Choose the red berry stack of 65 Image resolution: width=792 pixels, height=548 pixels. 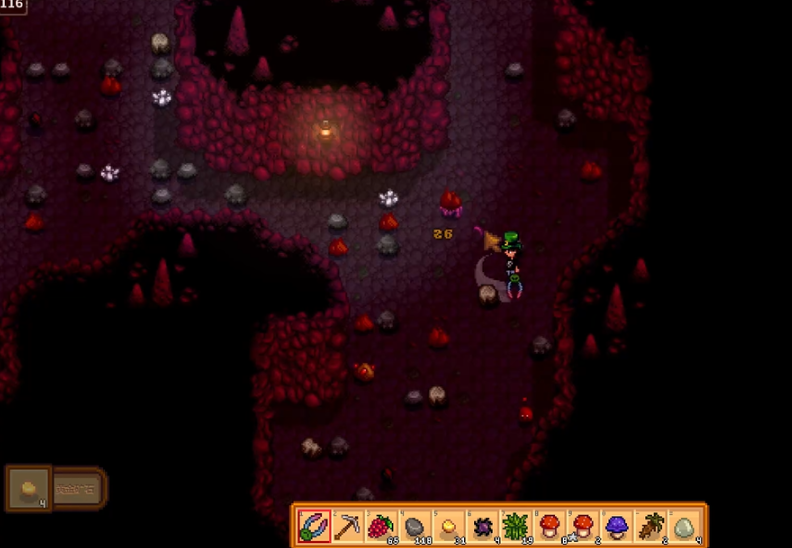coord(381,525)
